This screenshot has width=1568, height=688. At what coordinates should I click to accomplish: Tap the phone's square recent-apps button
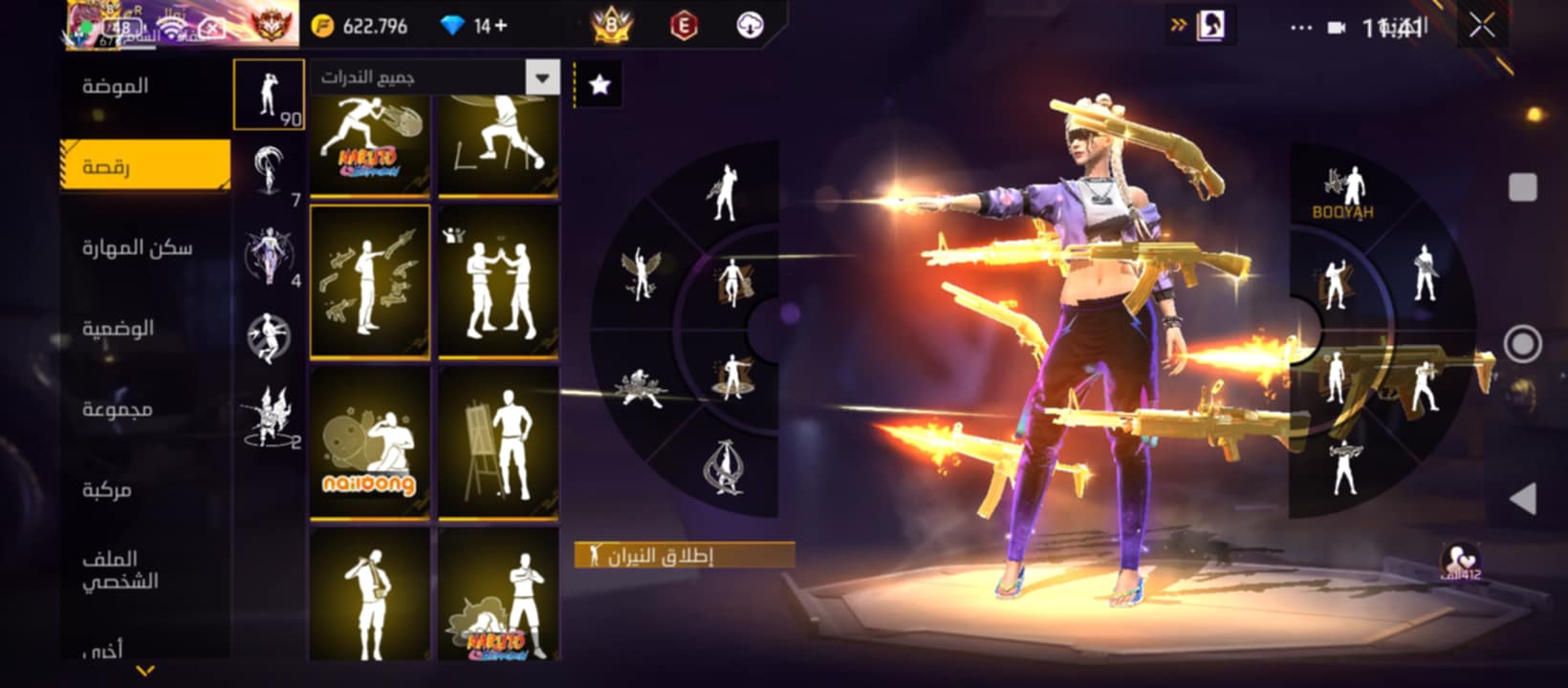point(1522,187)
